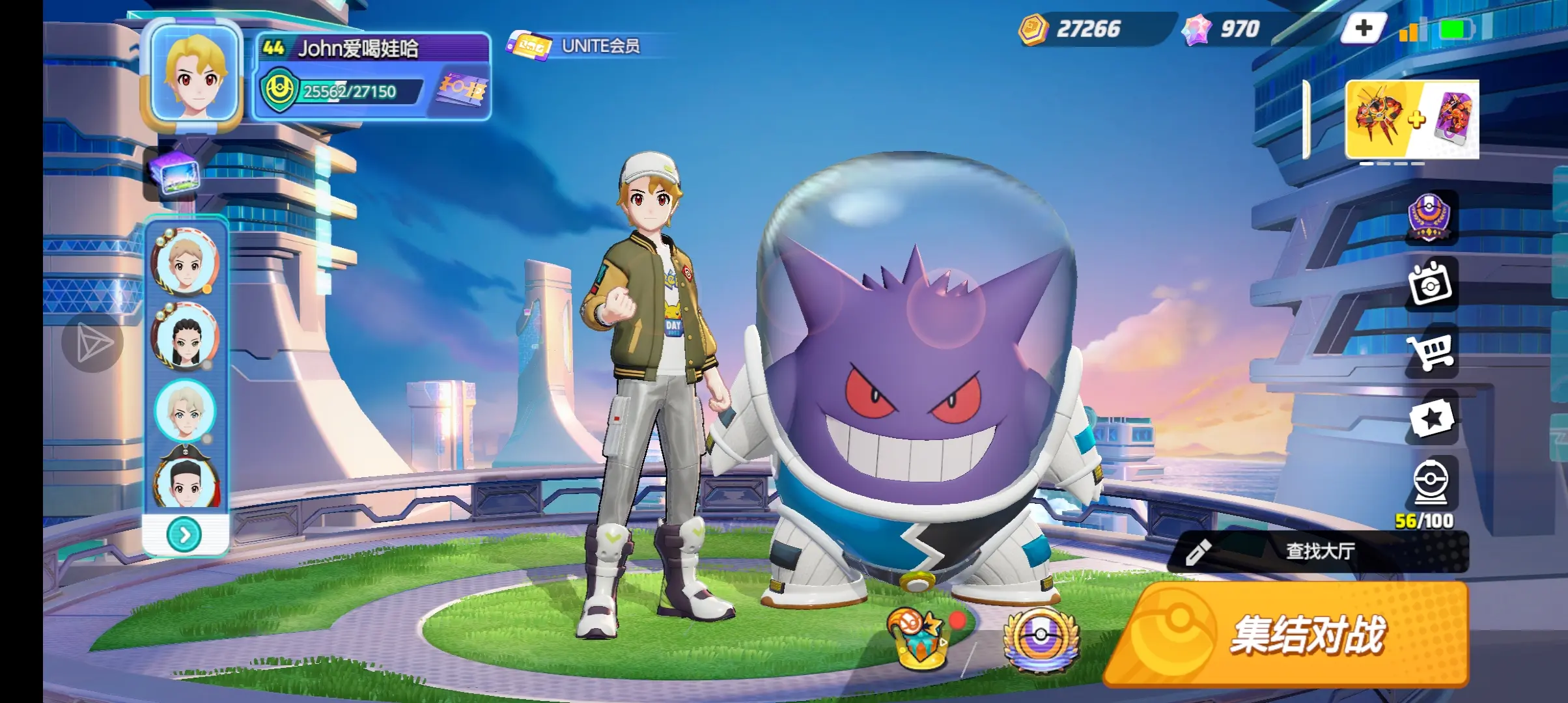Open the 查找大厅 lobby search

tap(1319, 551)
